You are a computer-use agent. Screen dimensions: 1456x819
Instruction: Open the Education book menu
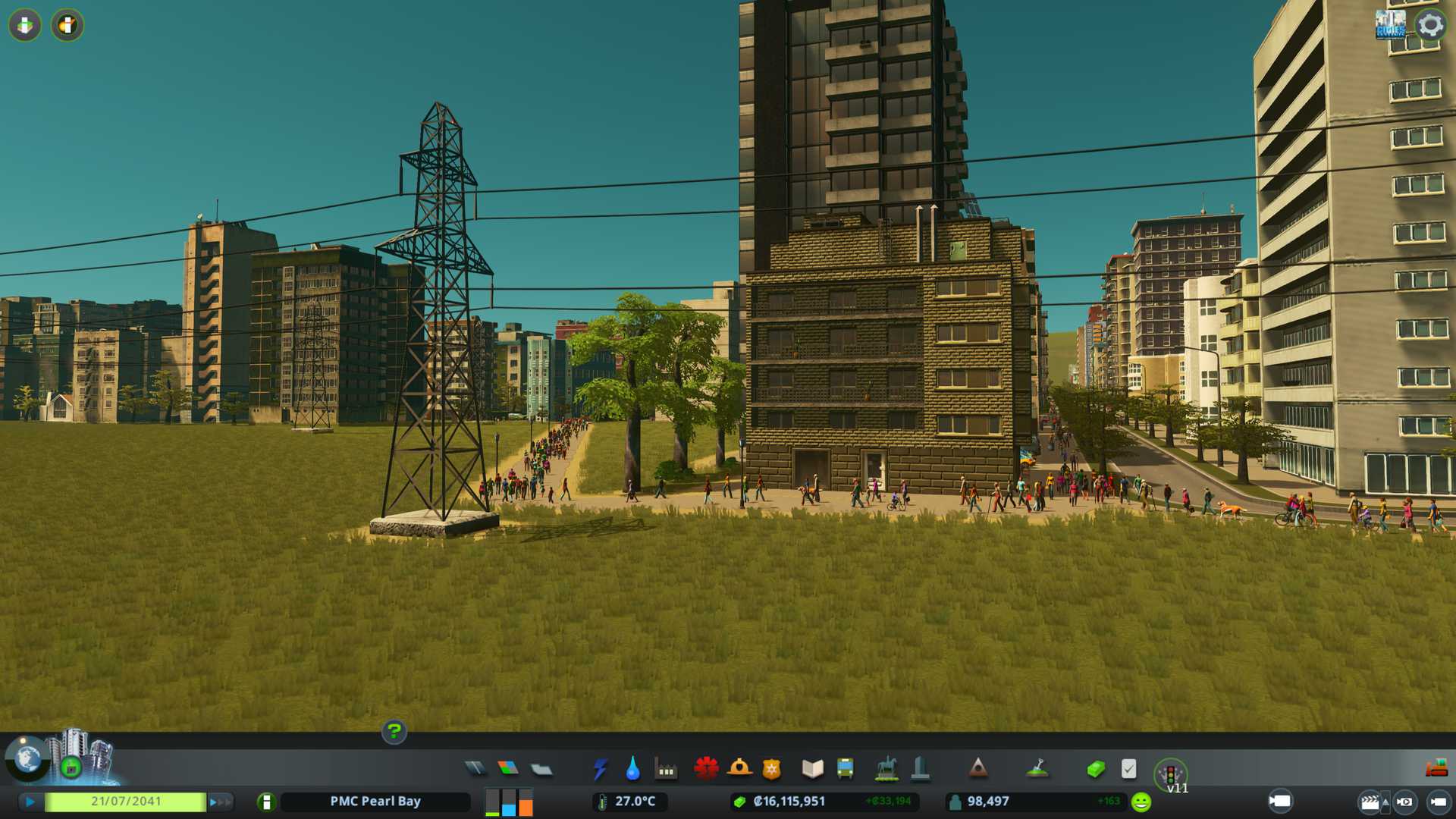[812, 769]
